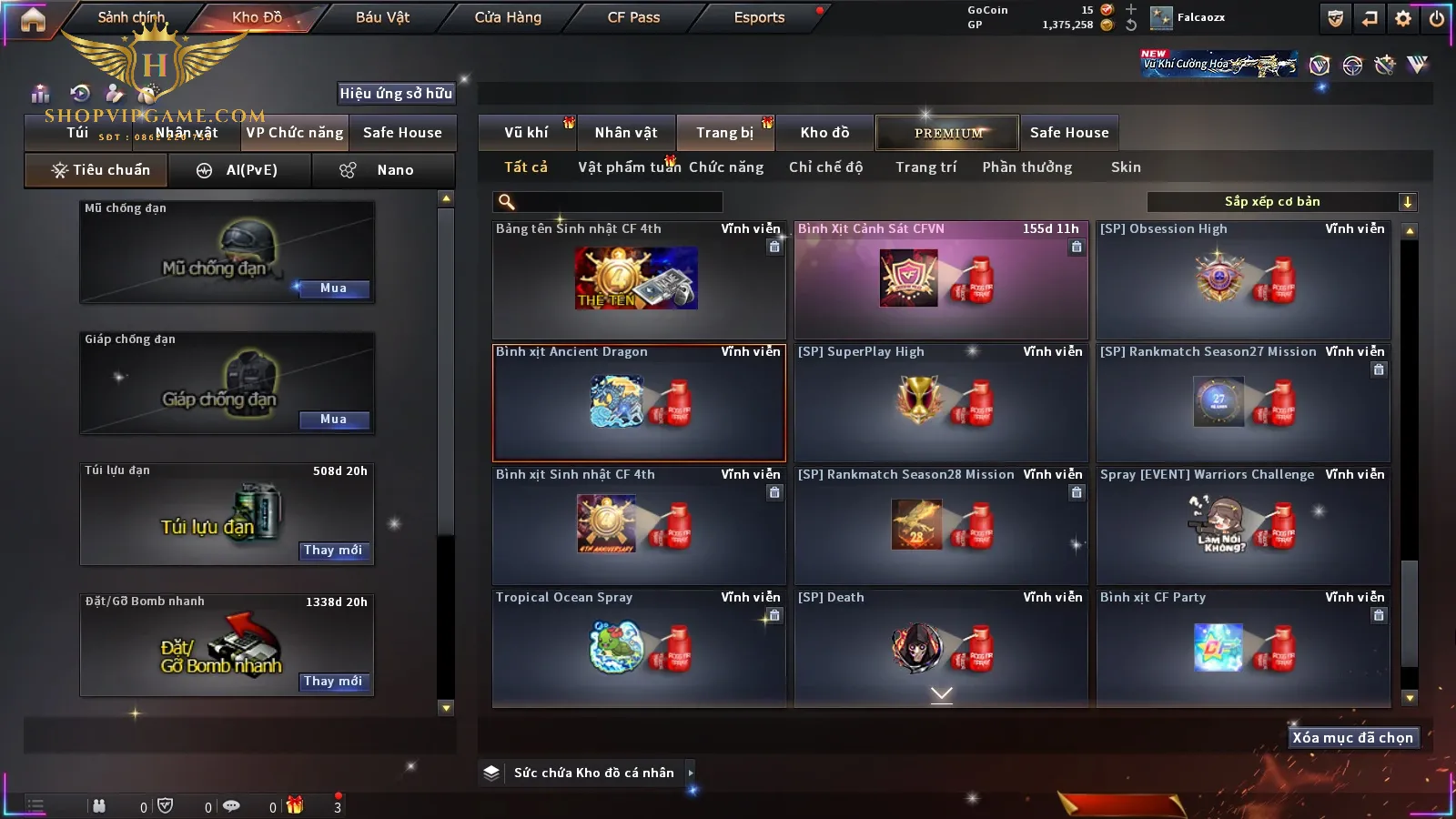The image size is (1456, 819).
Task: Go to the Báu Vật menu
Action: tap(382, 17)
